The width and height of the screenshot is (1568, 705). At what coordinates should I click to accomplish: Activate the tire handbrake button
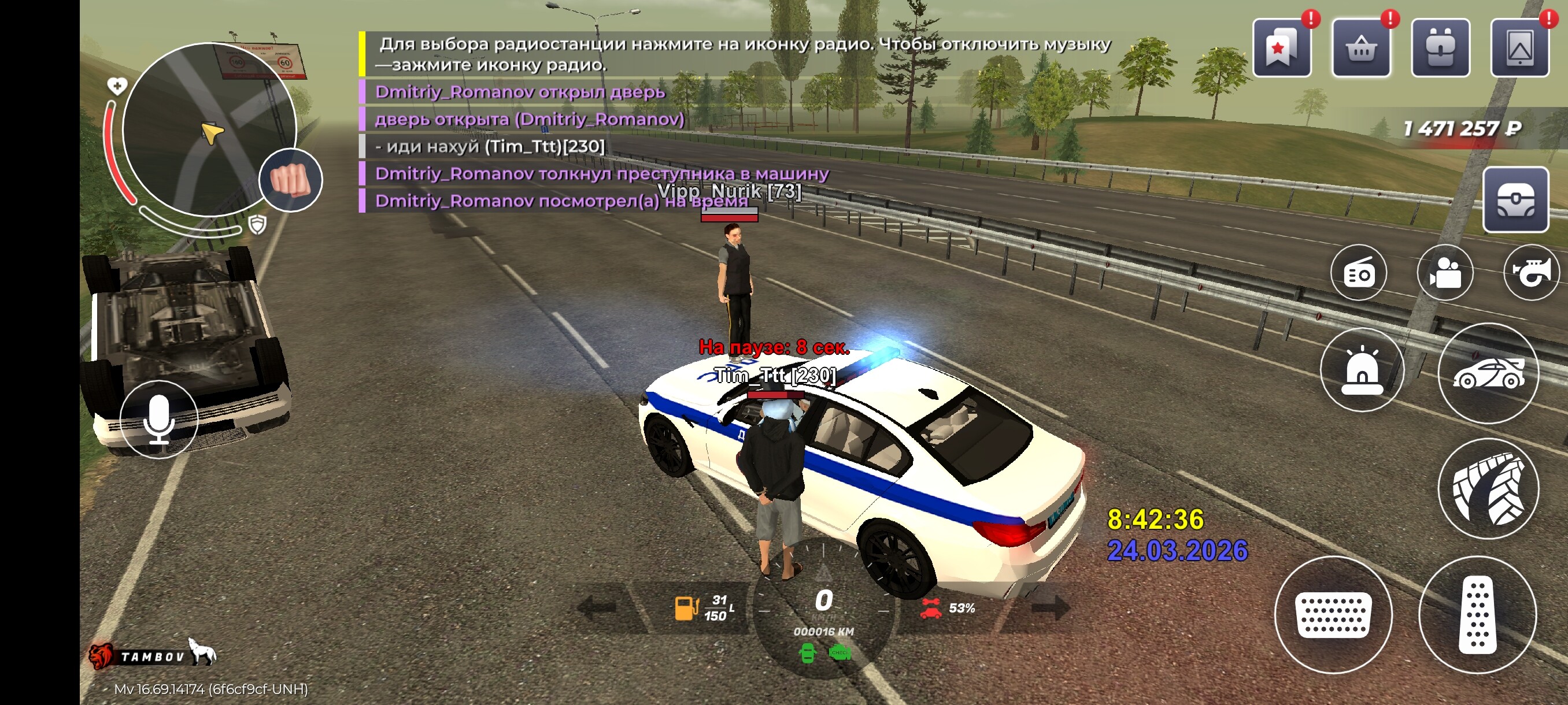(x=1488, y=488)
